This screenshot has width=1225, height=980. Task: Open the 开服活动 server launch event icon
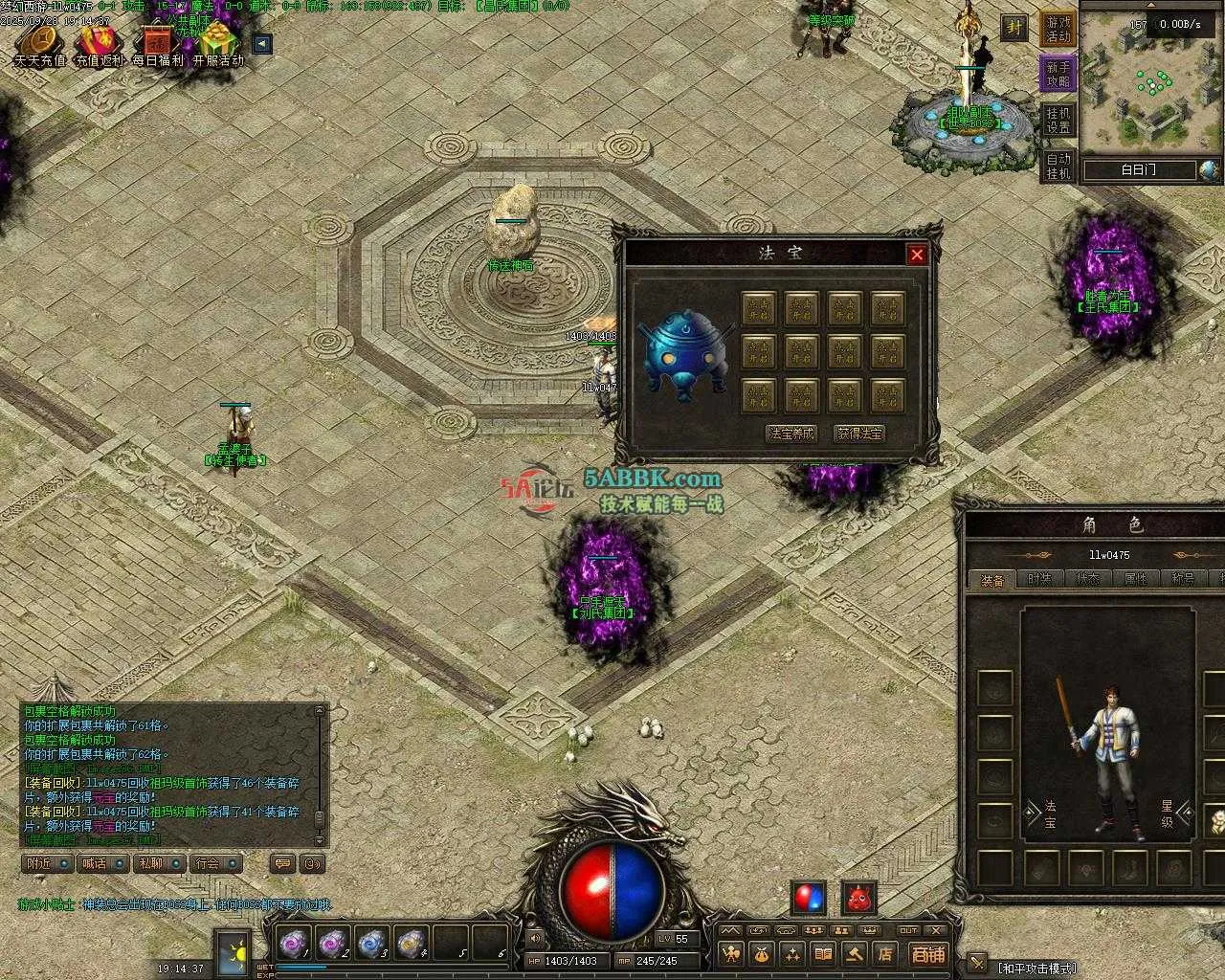218,44
